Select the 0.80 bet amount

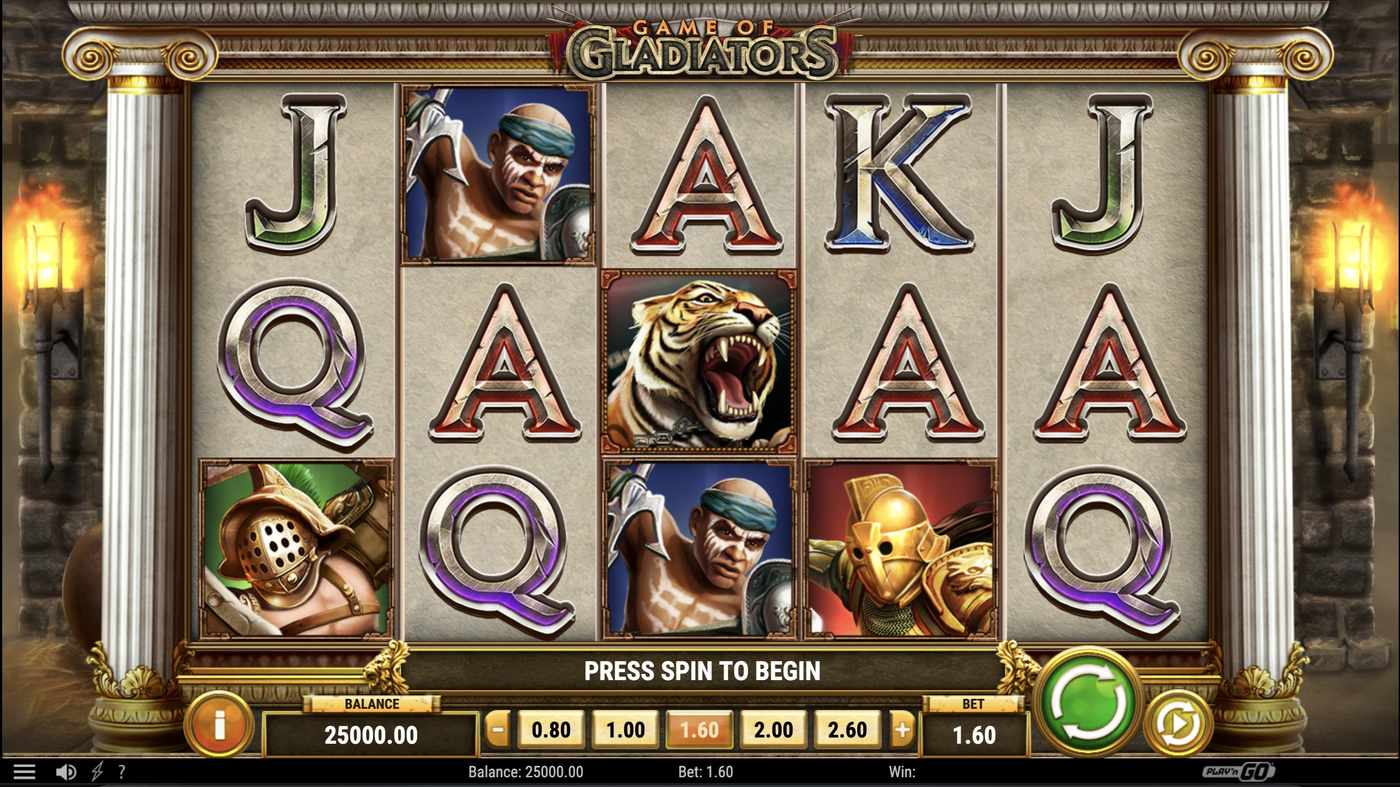pyautogui.click(x=550, y=729)
